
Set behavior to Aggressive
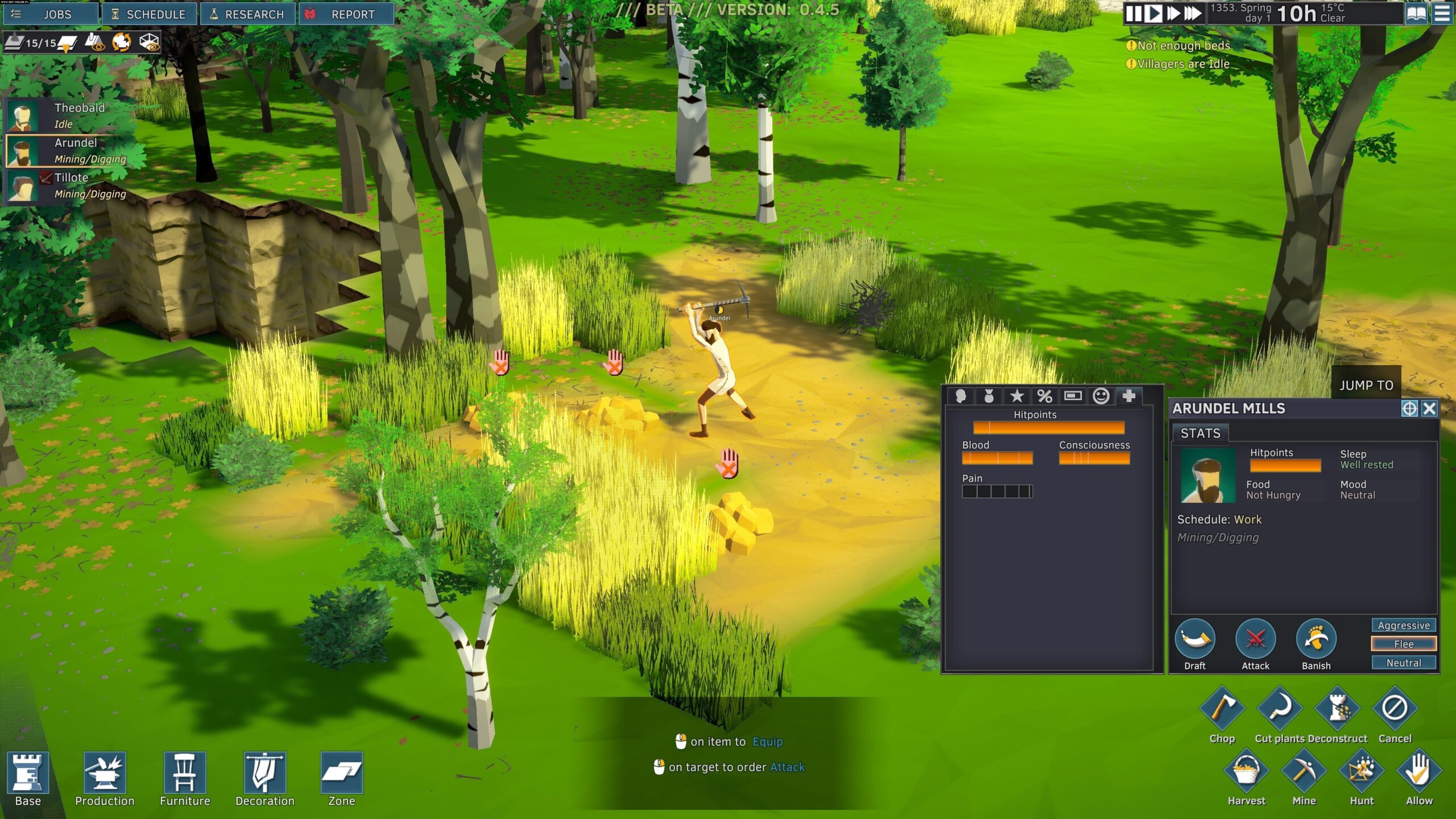pos(1403,625)
